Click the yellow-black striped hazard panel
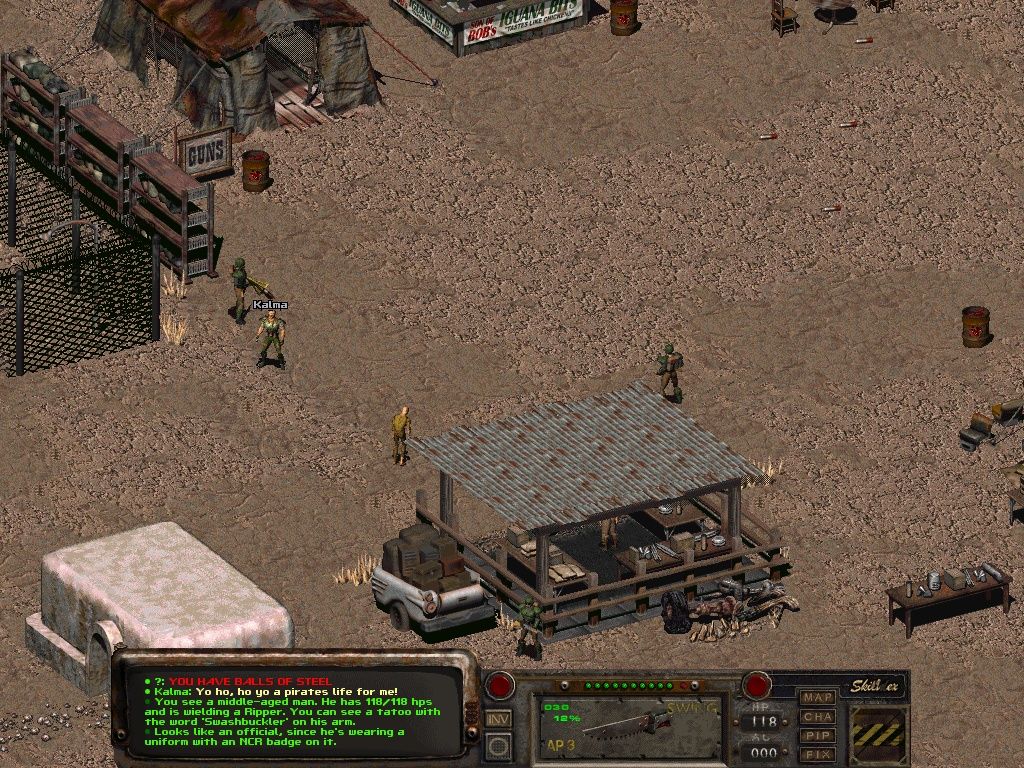 tap(878, 734)
